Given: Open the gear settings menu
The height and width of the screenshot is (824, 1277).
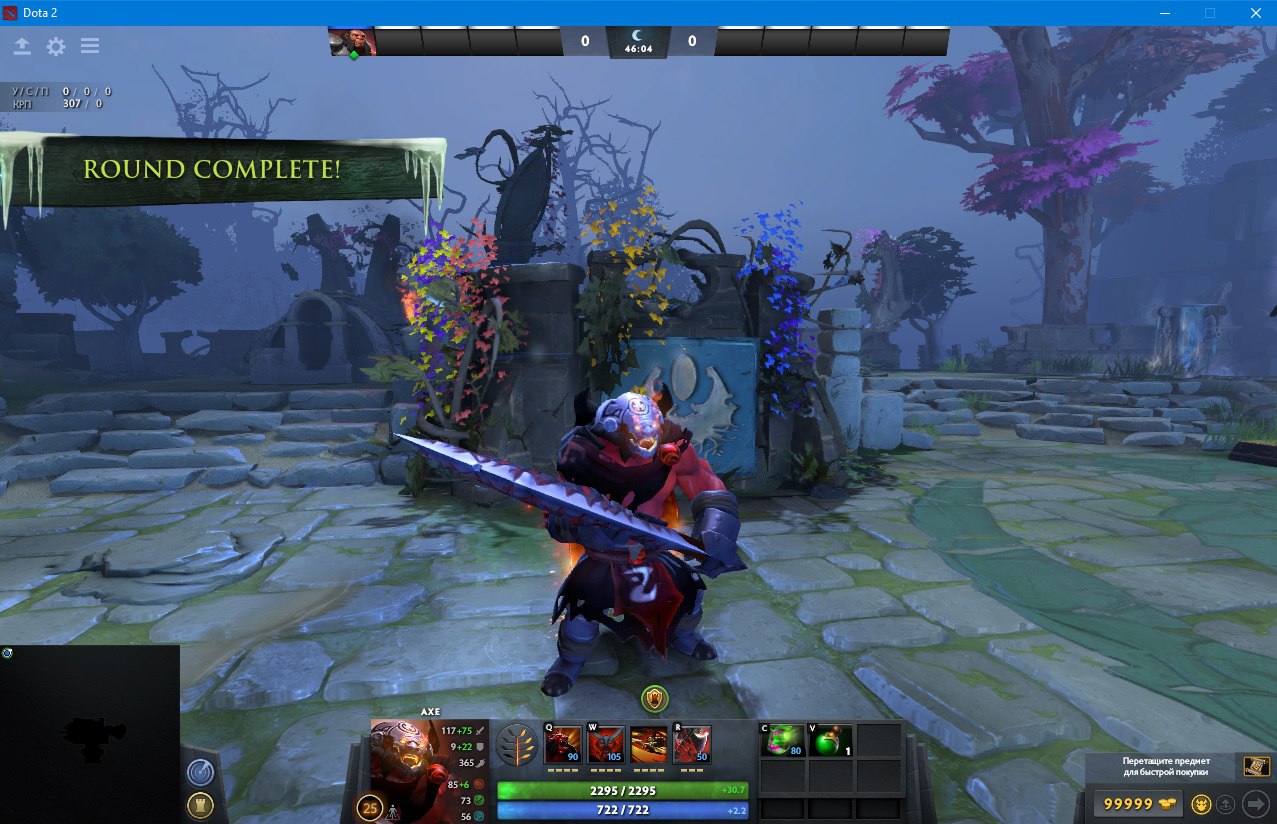Looking at the screenshot, I should 56,46.
